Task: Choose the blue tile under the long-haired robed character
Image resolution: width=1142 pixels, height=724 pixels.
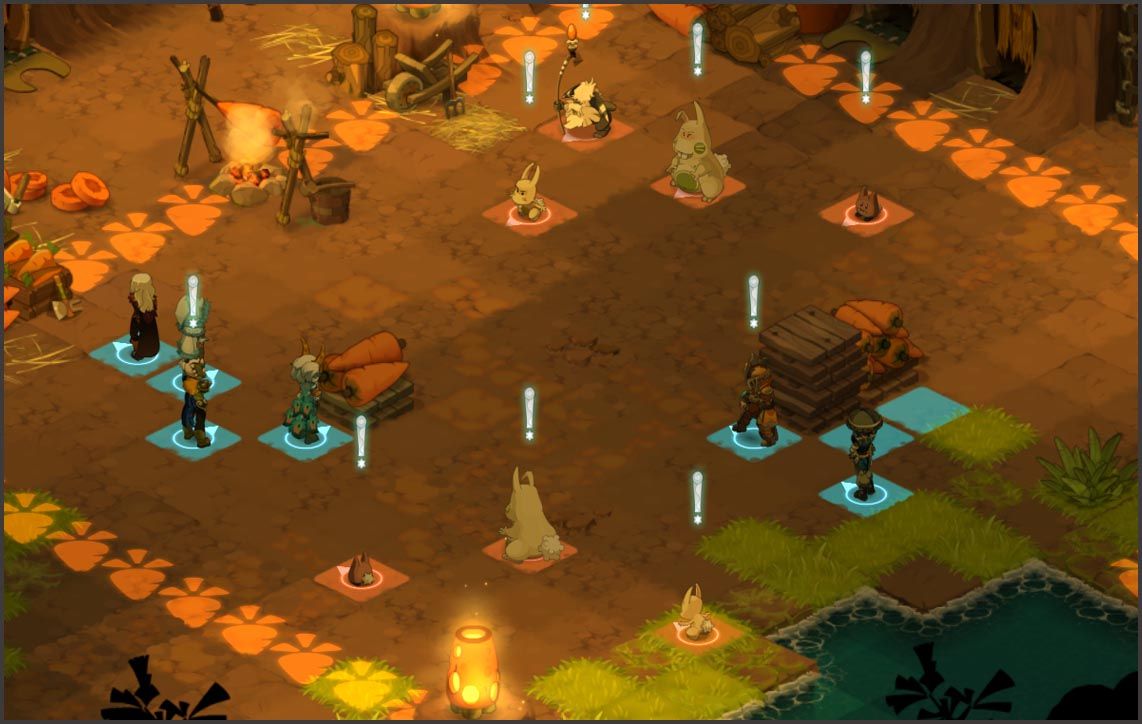Action: [133, 353]
